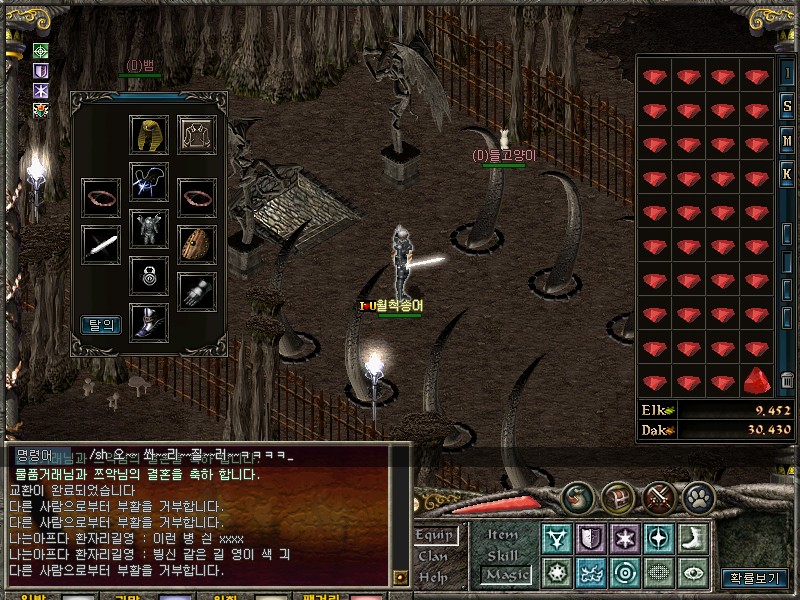Screen dimensions: 800x600
Task: Click the 탈의 button in equipment panel
Action: (100, 324)
